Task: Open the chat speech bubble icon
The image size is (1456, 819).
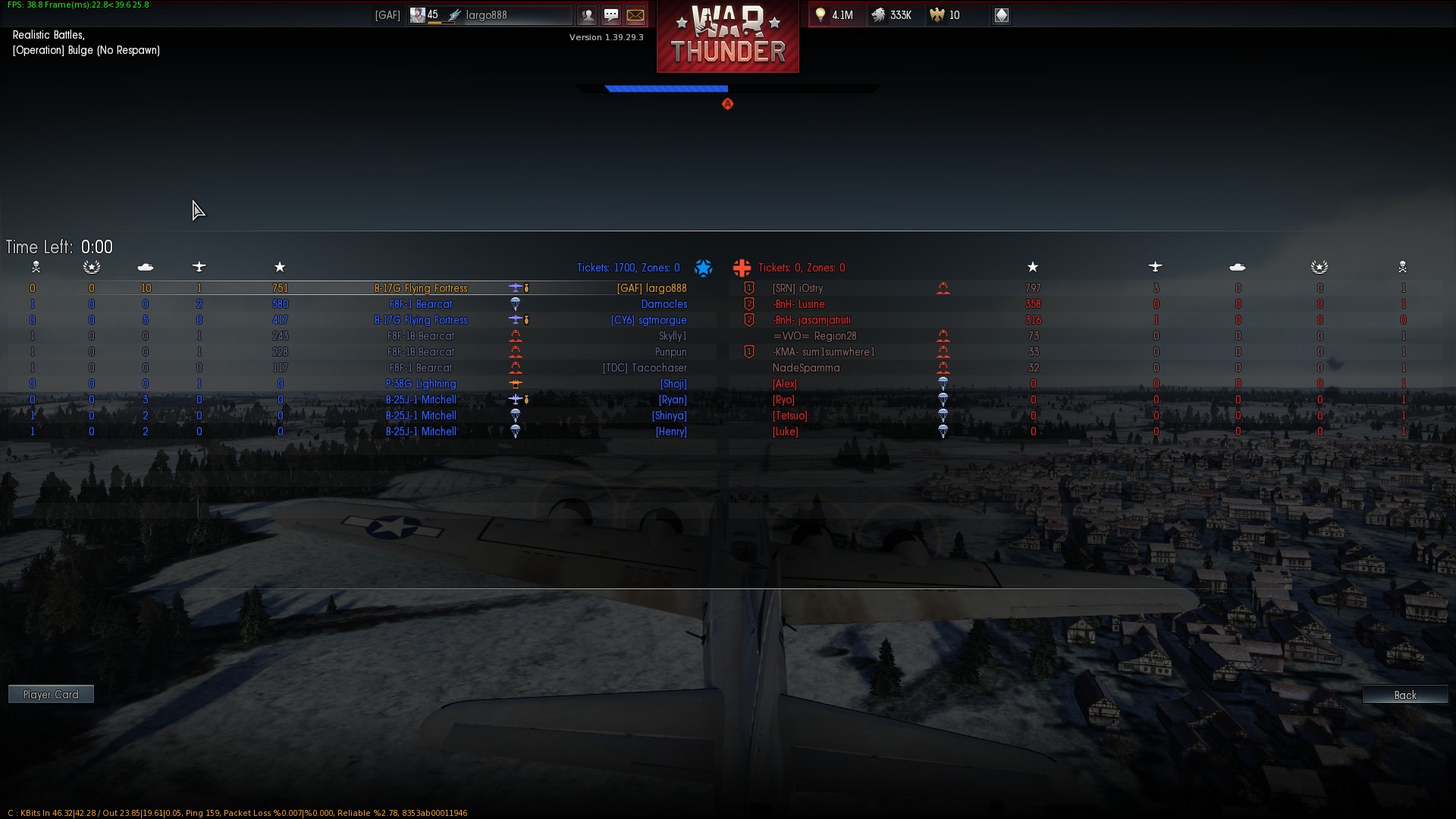Action: 611,15
